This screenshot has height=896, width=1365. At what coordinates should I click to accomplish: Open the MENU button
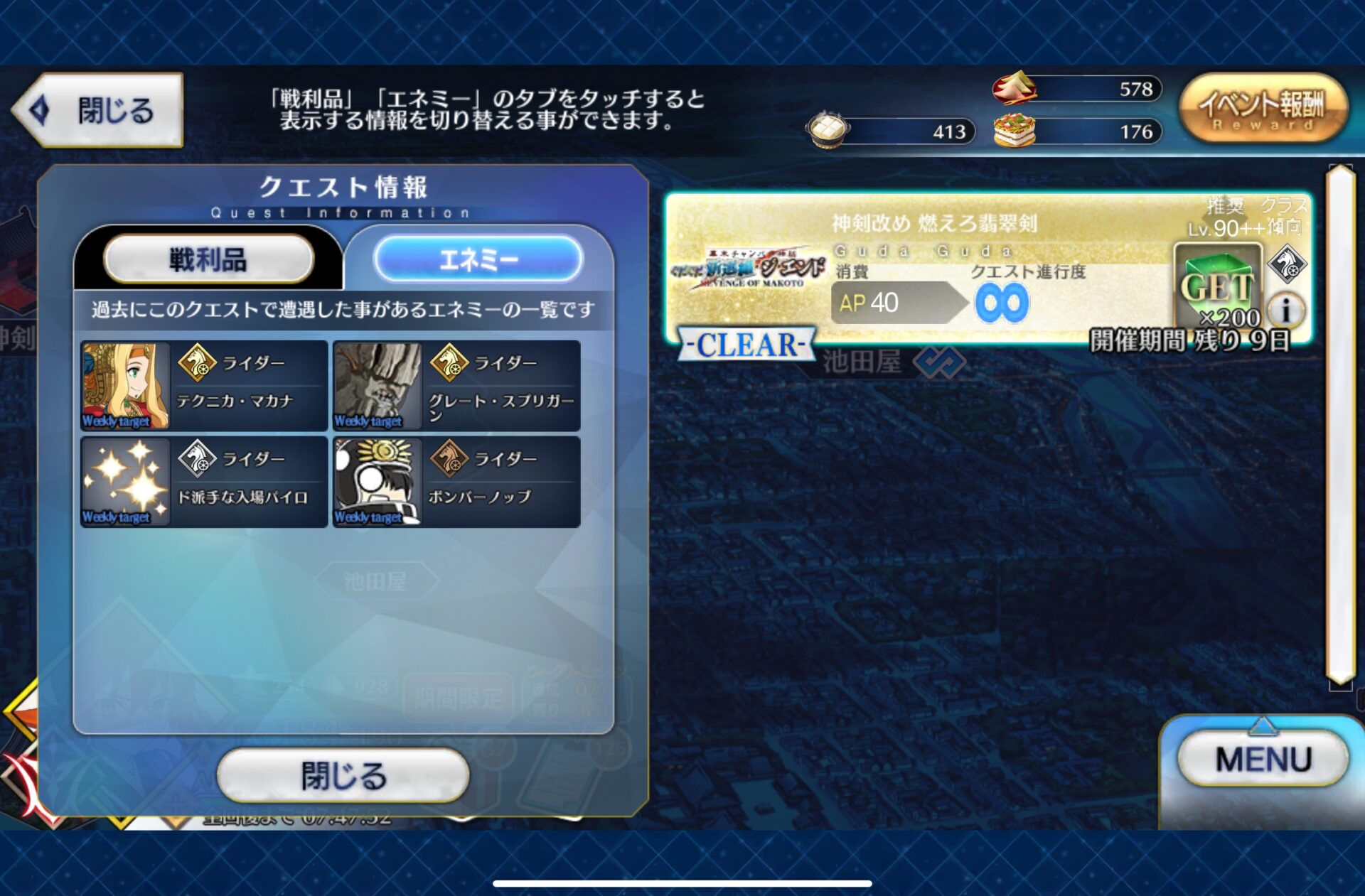pos(1263,759)
